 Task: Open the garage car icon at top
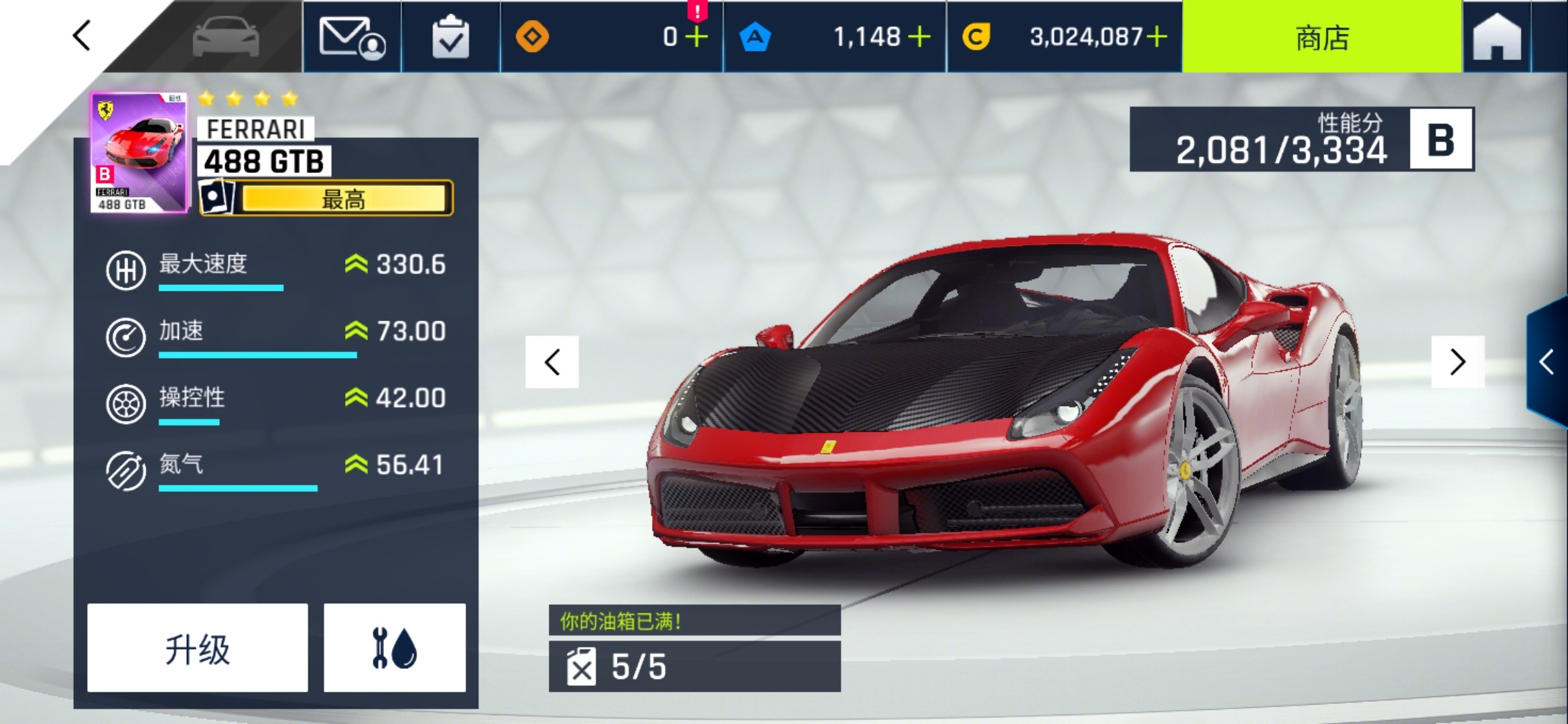[x=228, y=38]
